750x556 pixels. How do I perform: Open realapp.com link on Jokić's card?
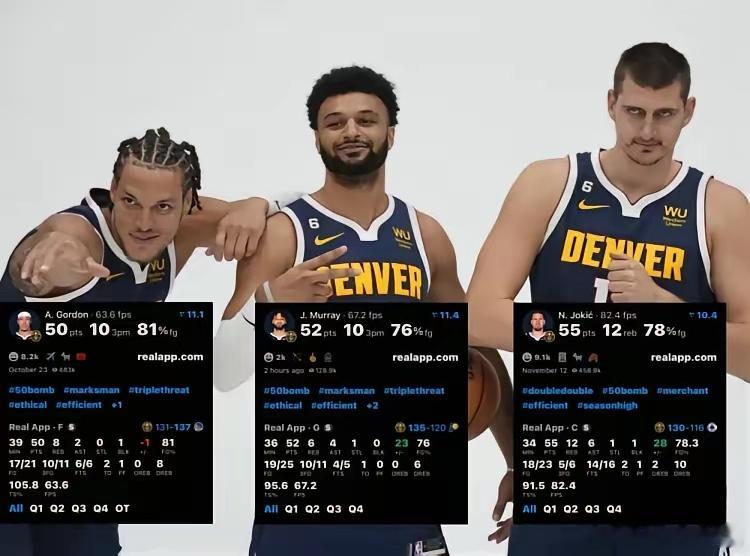pos(683,357)
